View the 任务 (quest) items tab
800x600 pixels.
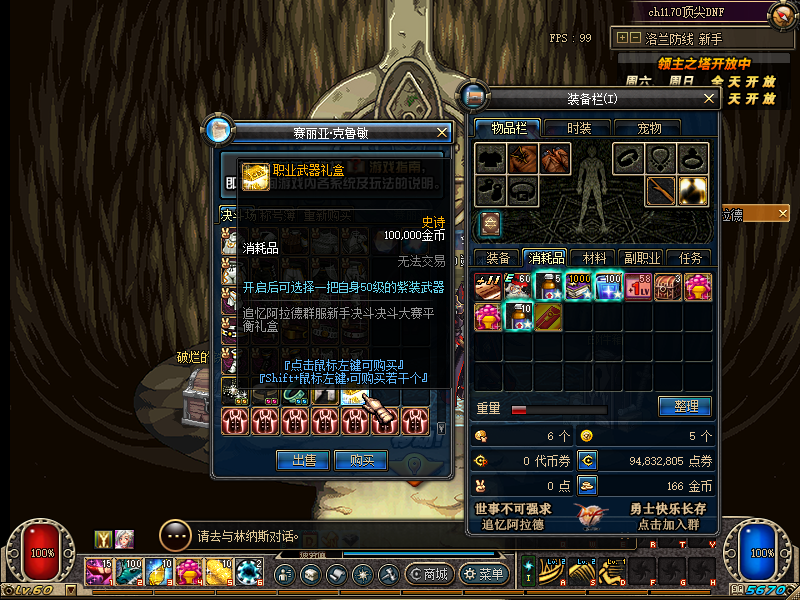tap(690, 257)
